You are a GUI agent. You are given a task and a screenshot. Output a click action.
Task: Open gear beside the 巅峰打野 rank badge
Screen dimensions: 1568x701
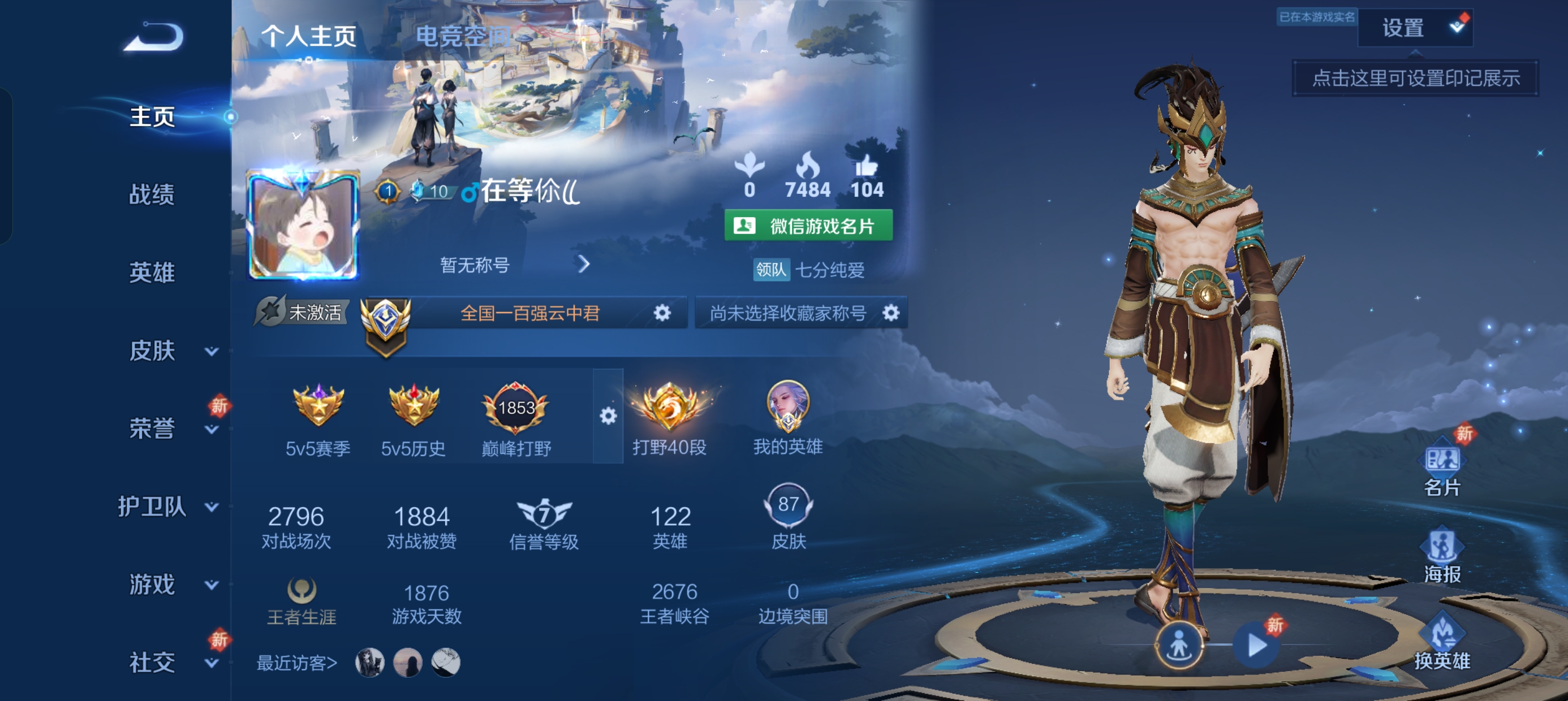coord(609,417)
